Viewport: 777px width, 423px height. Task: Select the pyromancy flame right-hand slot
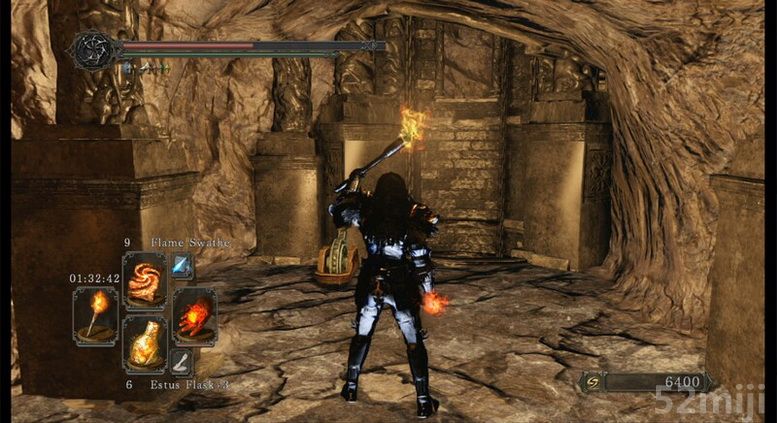194,315
